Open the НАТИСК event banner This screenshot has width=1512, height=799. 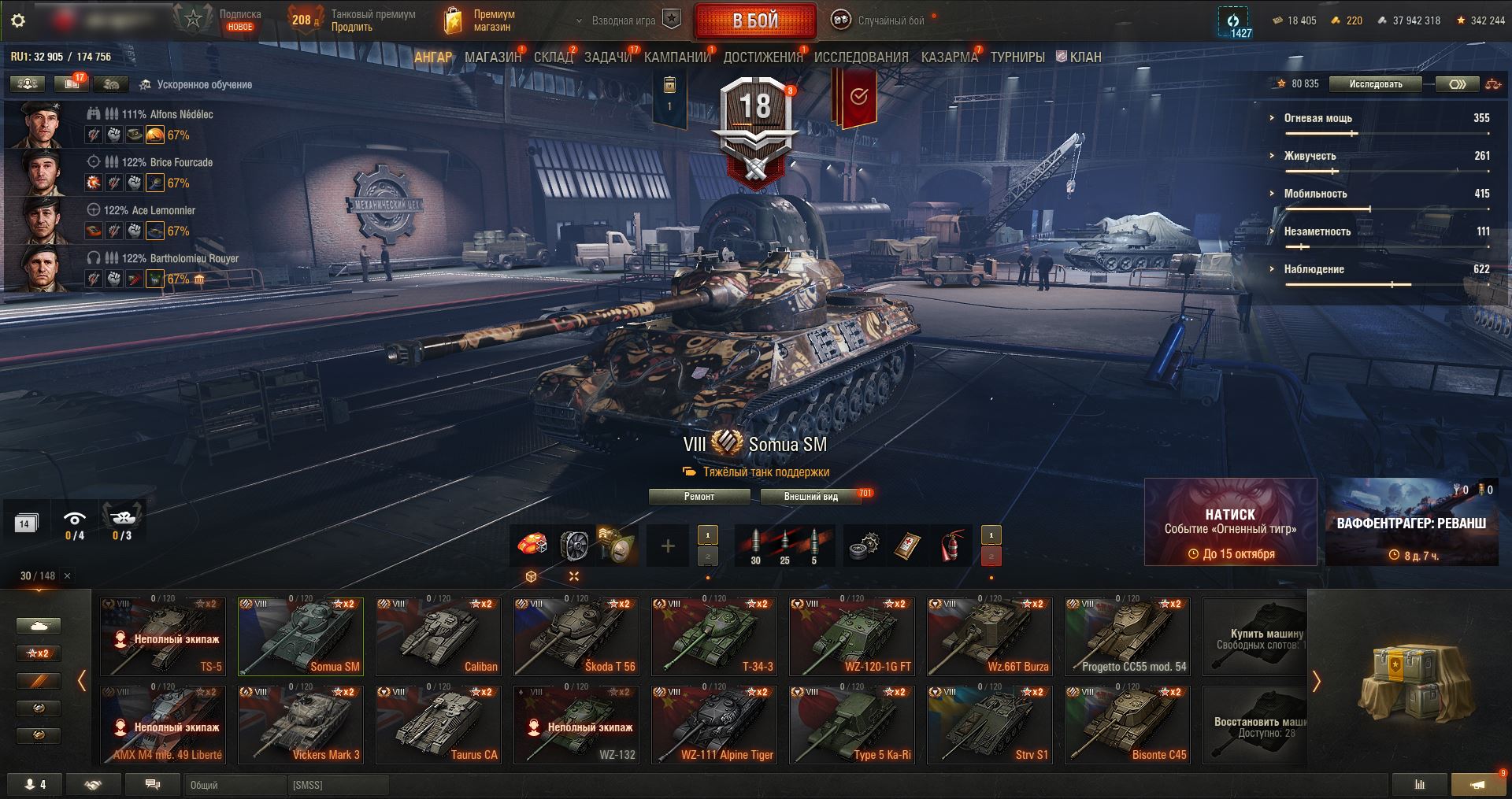[x=1230, y=522]
